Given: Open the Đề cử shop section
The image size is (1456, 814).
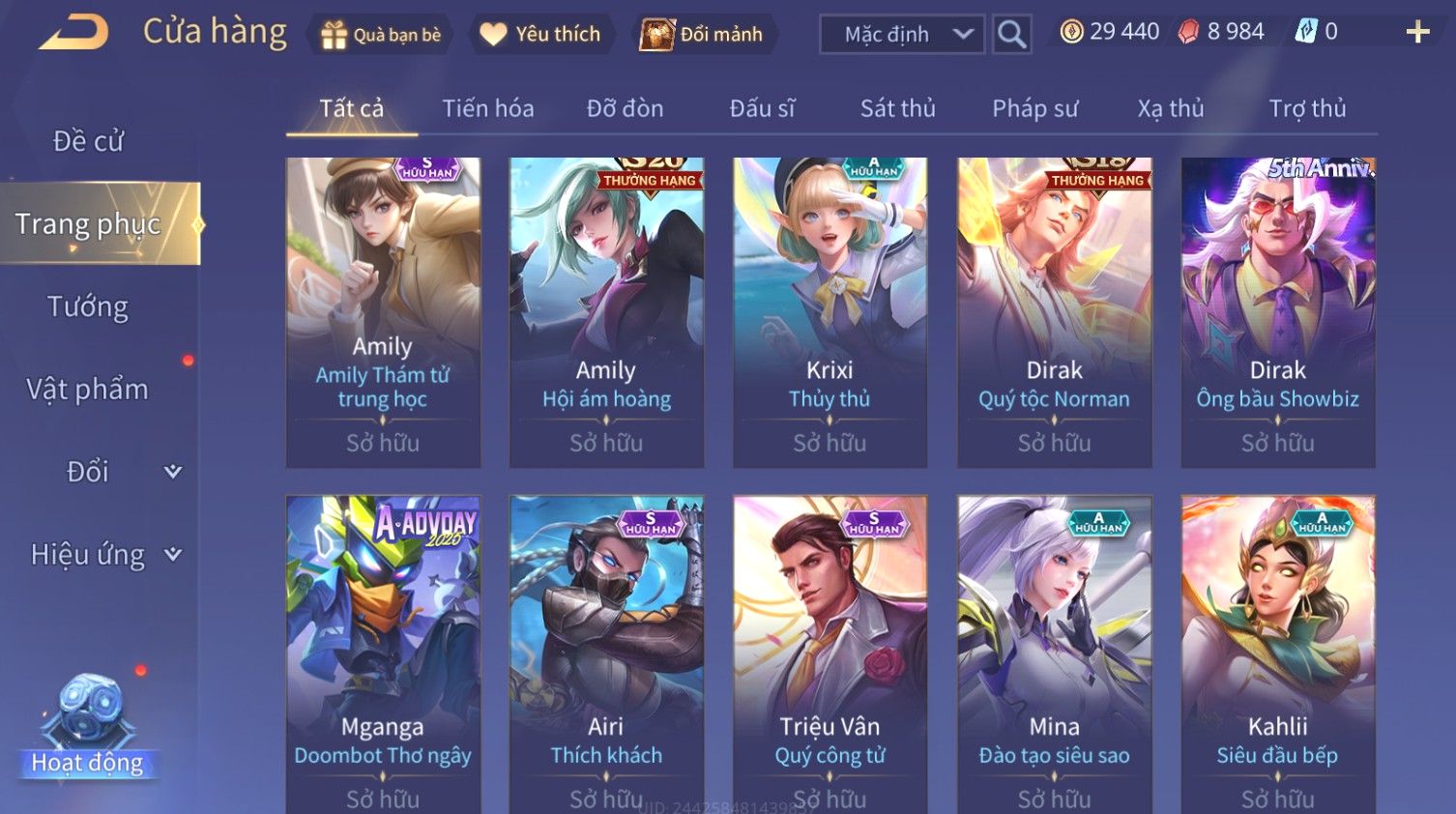Looking at the screenshot, I should coord(88,141).
